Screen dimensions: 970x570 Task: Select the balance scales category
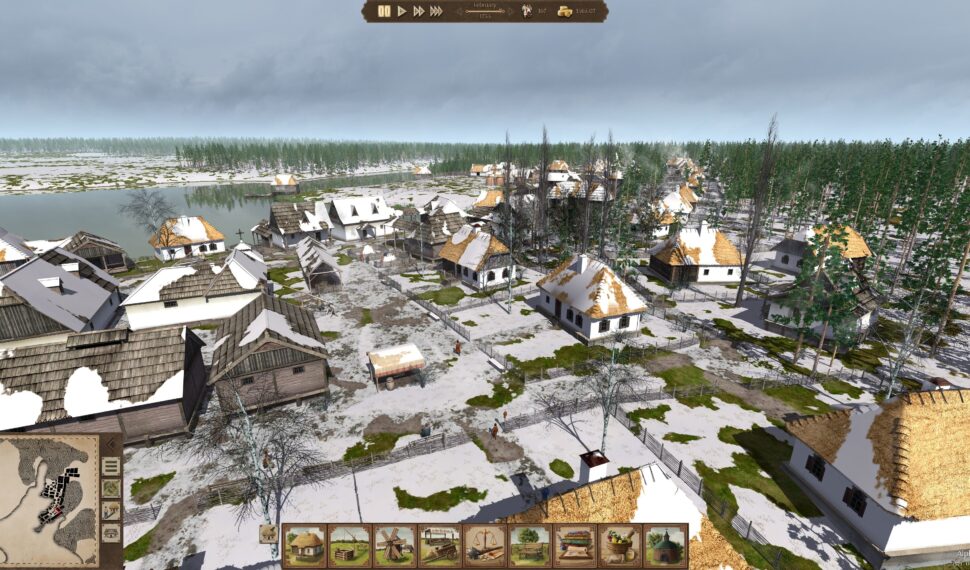(x=485, y=546)
